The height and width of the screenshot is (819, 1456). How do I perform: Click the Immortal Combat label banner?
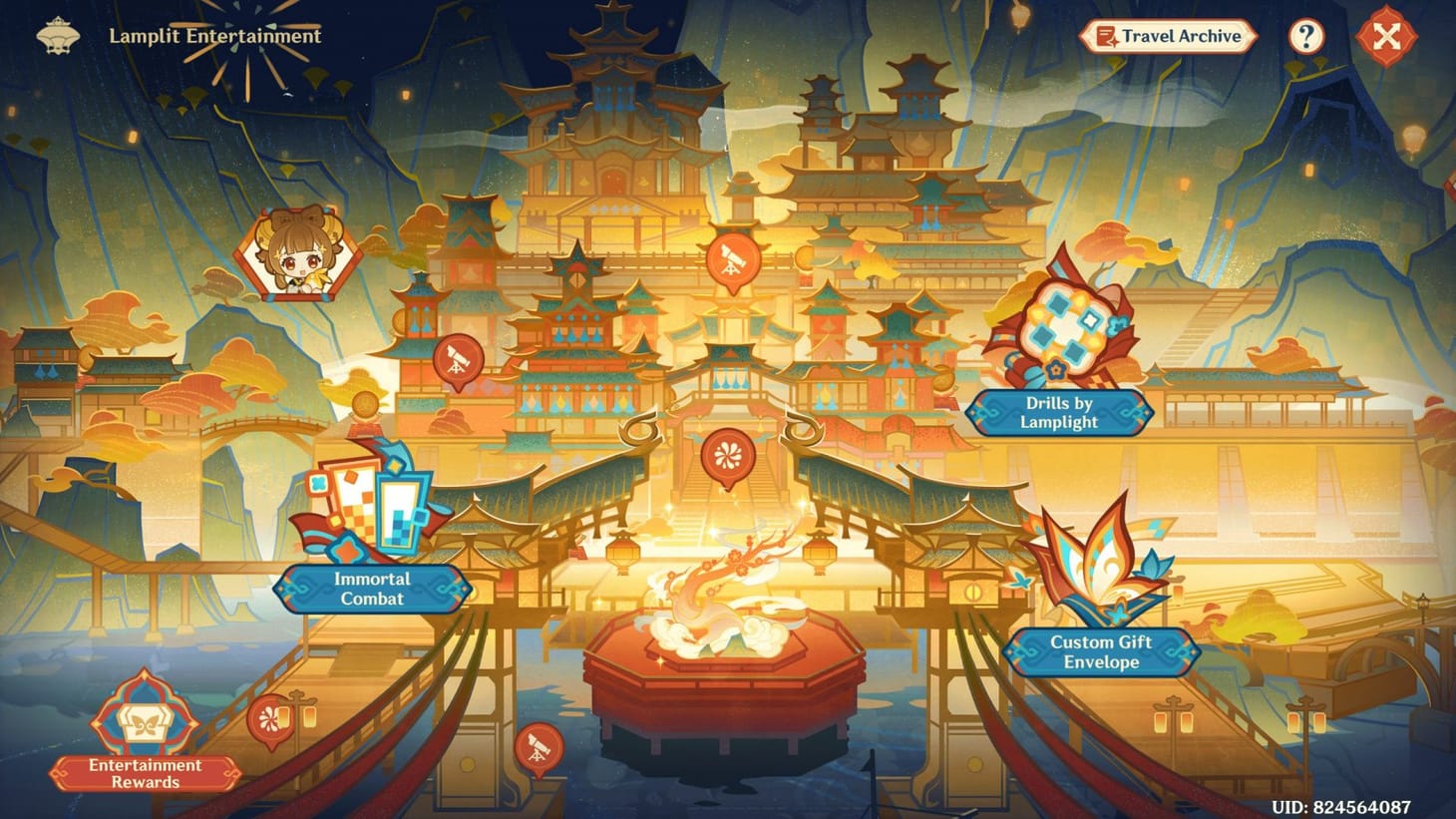click(x=373, y=590)
